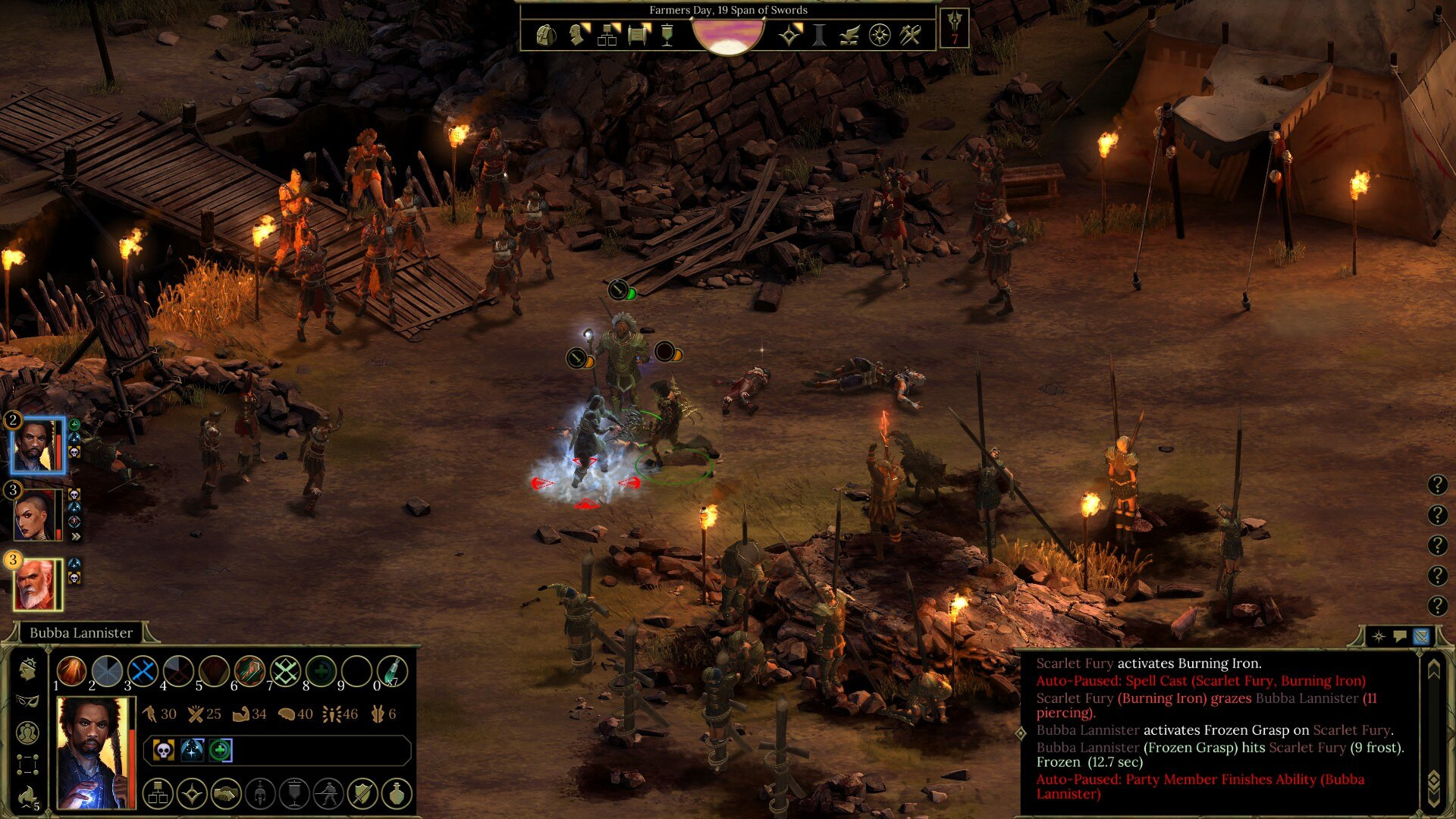Use the green crossed sigil in slot 7
This screenshot has width=1456, height=819.
pos(285,671)
